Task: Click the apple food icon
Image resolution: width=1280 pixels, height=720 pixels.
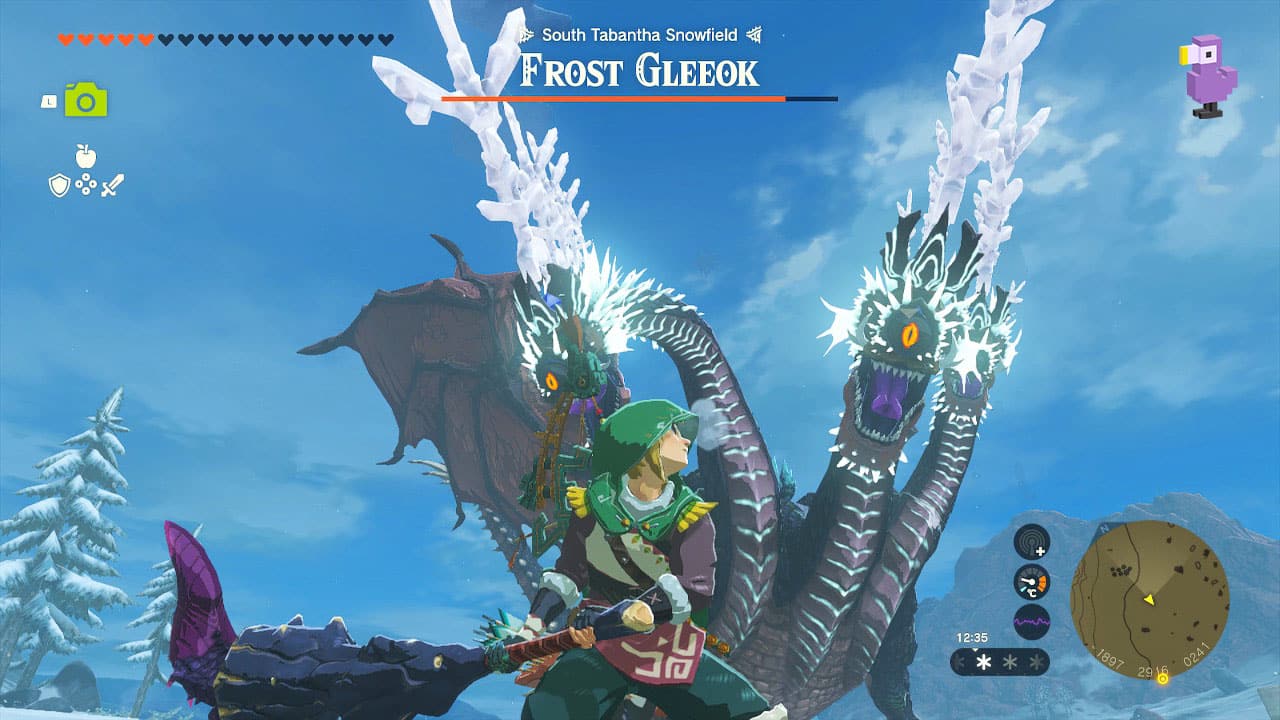Action: point(85,155)
